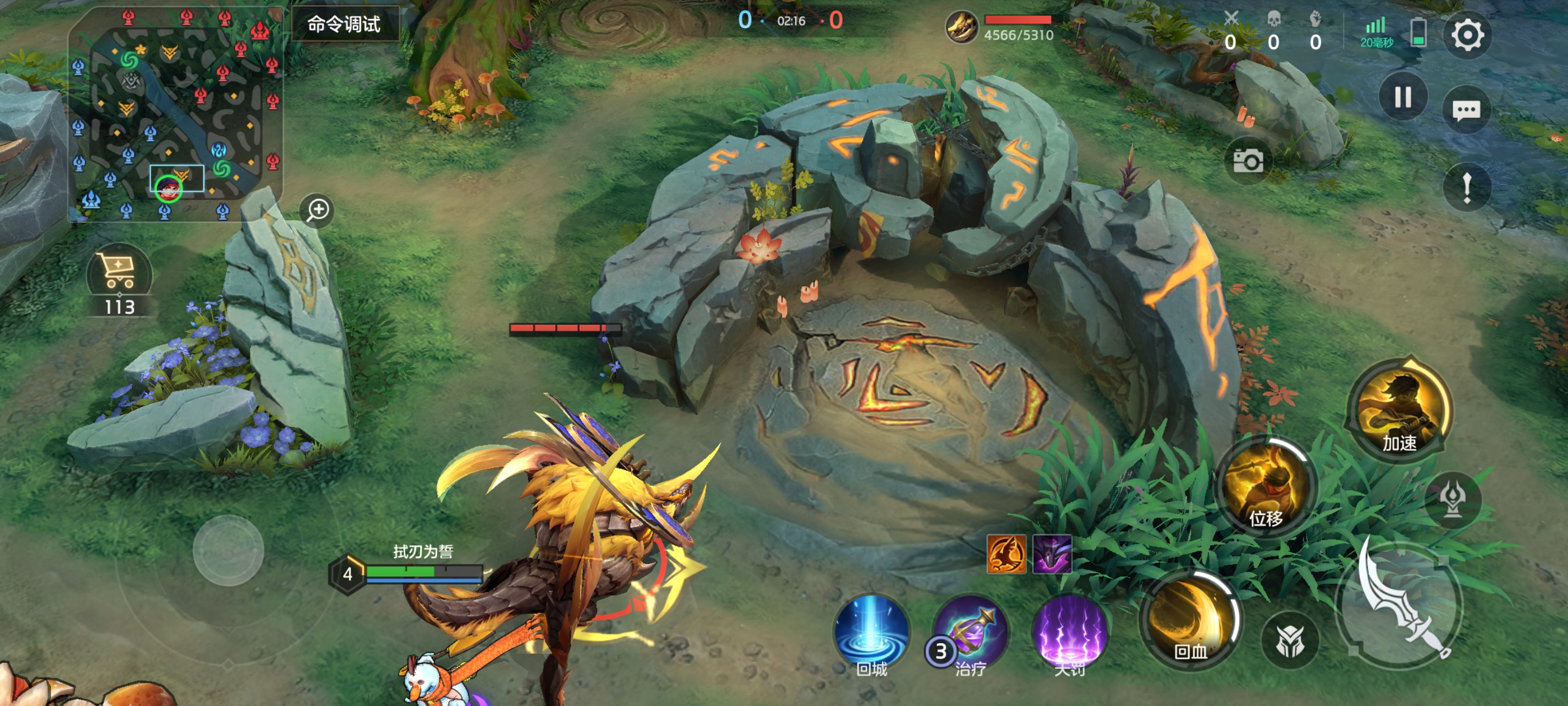Open the chat message bubble
1568x706 pixels.
(1466, 110)
